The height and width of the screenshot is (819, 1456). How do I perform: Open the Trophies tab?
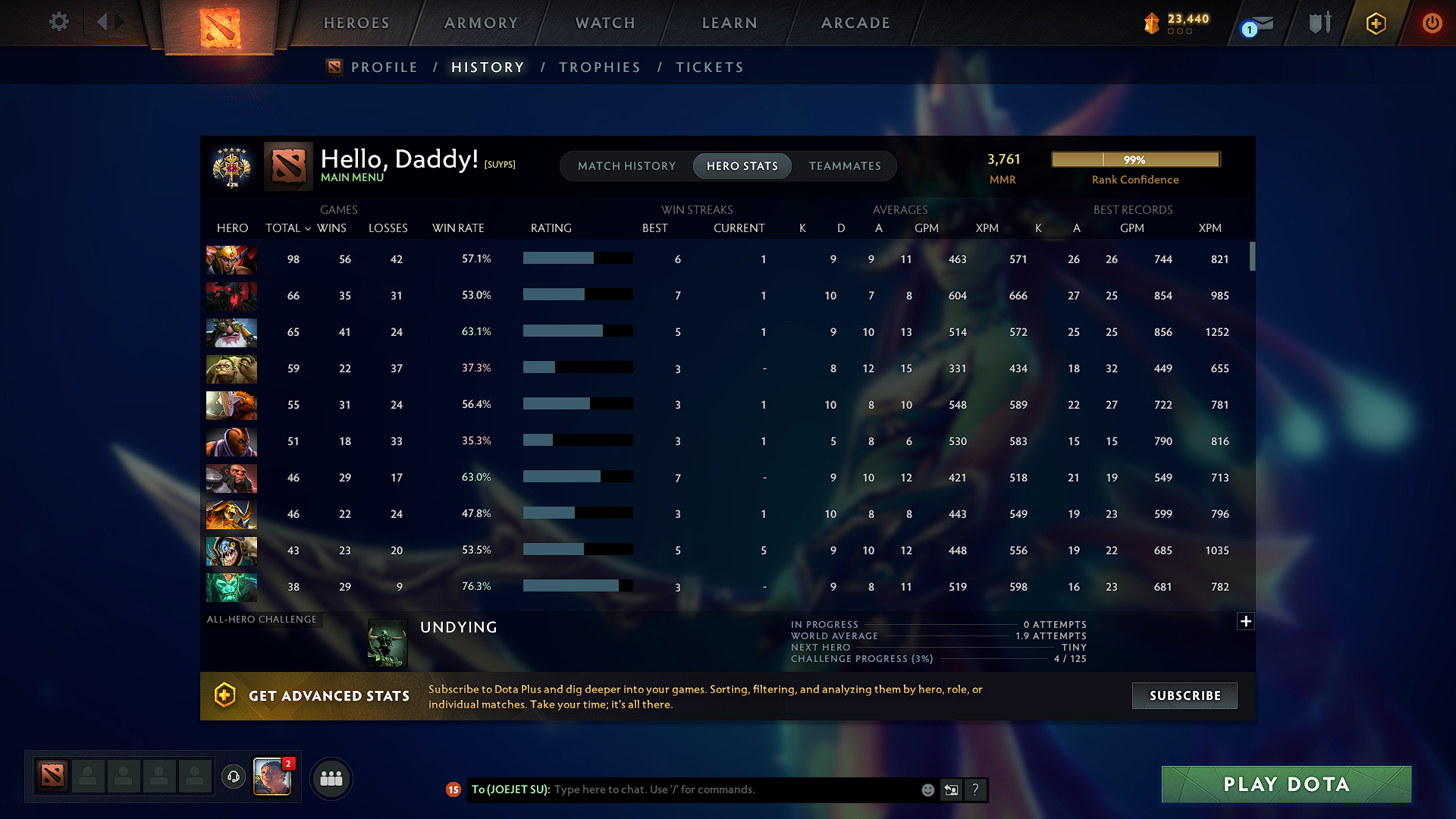click(x=599, y=67)
